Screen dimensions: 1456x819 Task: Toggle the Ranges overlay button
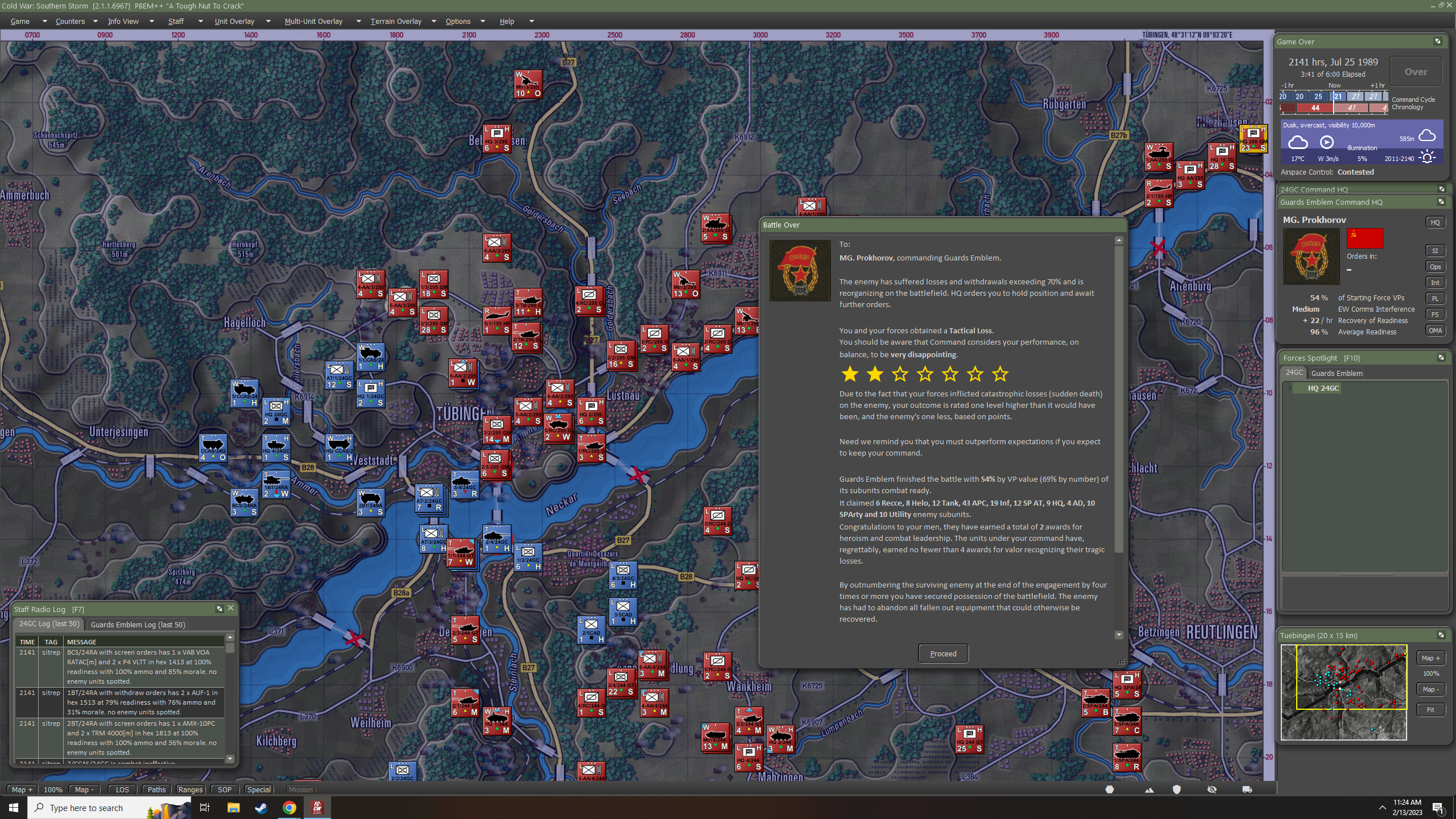point(190,789)
